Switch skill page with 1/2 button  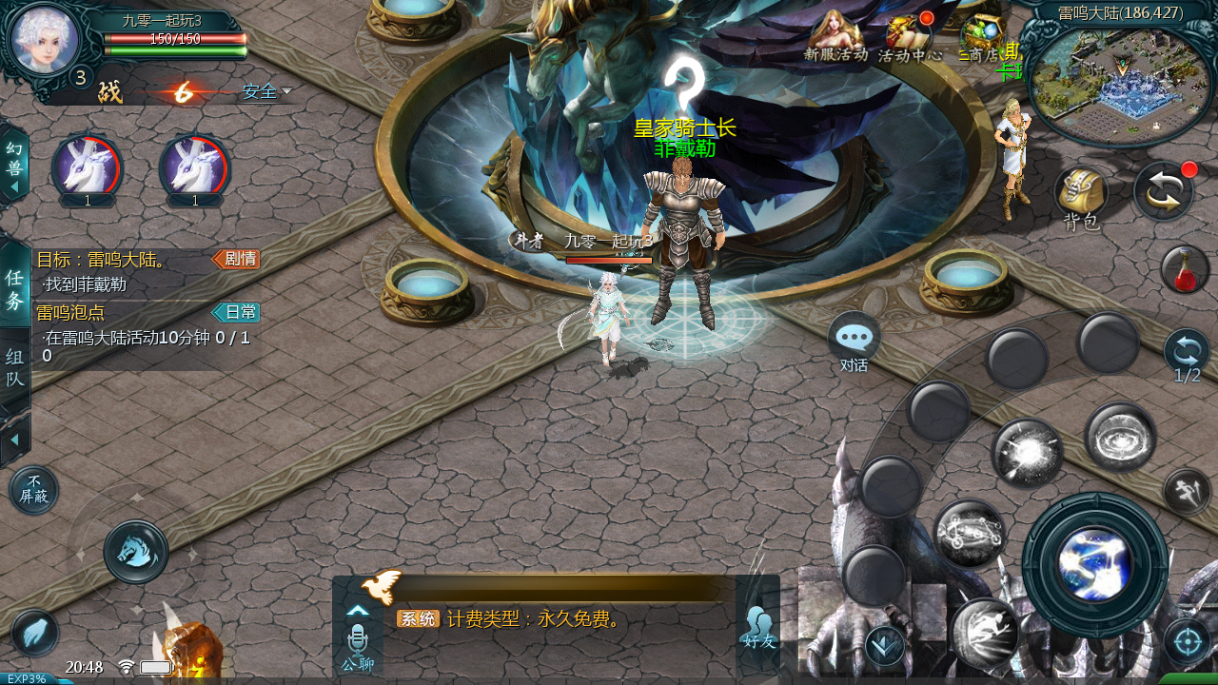click(x=1187, y=356)
